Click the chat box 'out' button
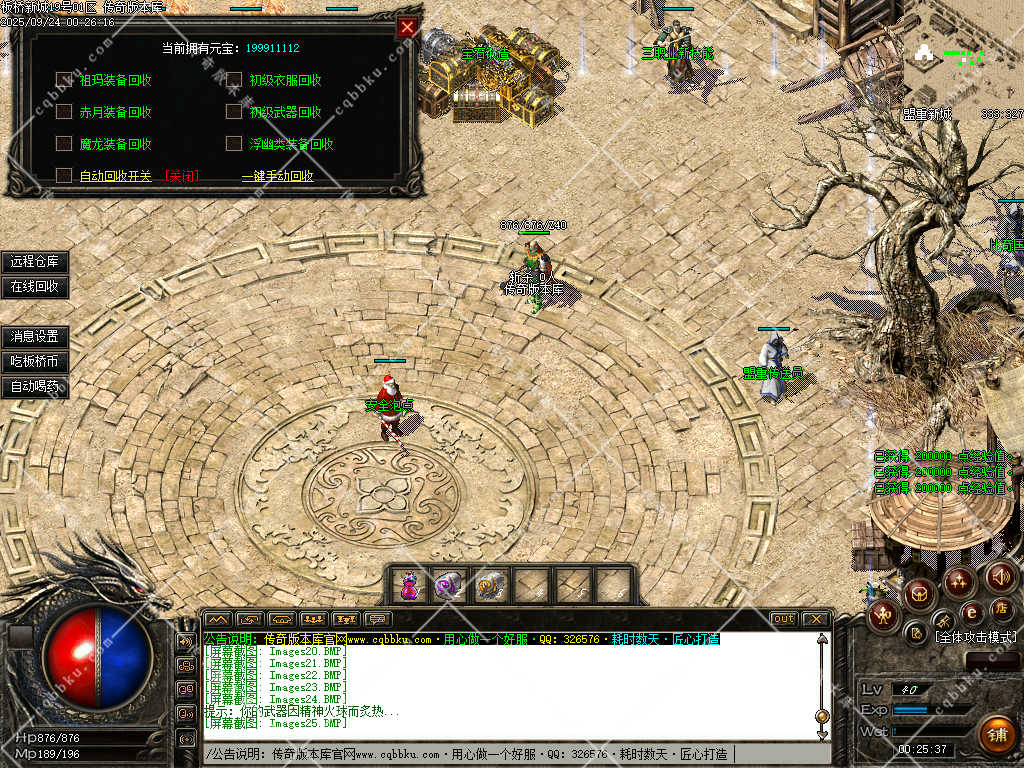The image size is (1024, 768). point(784,619)
